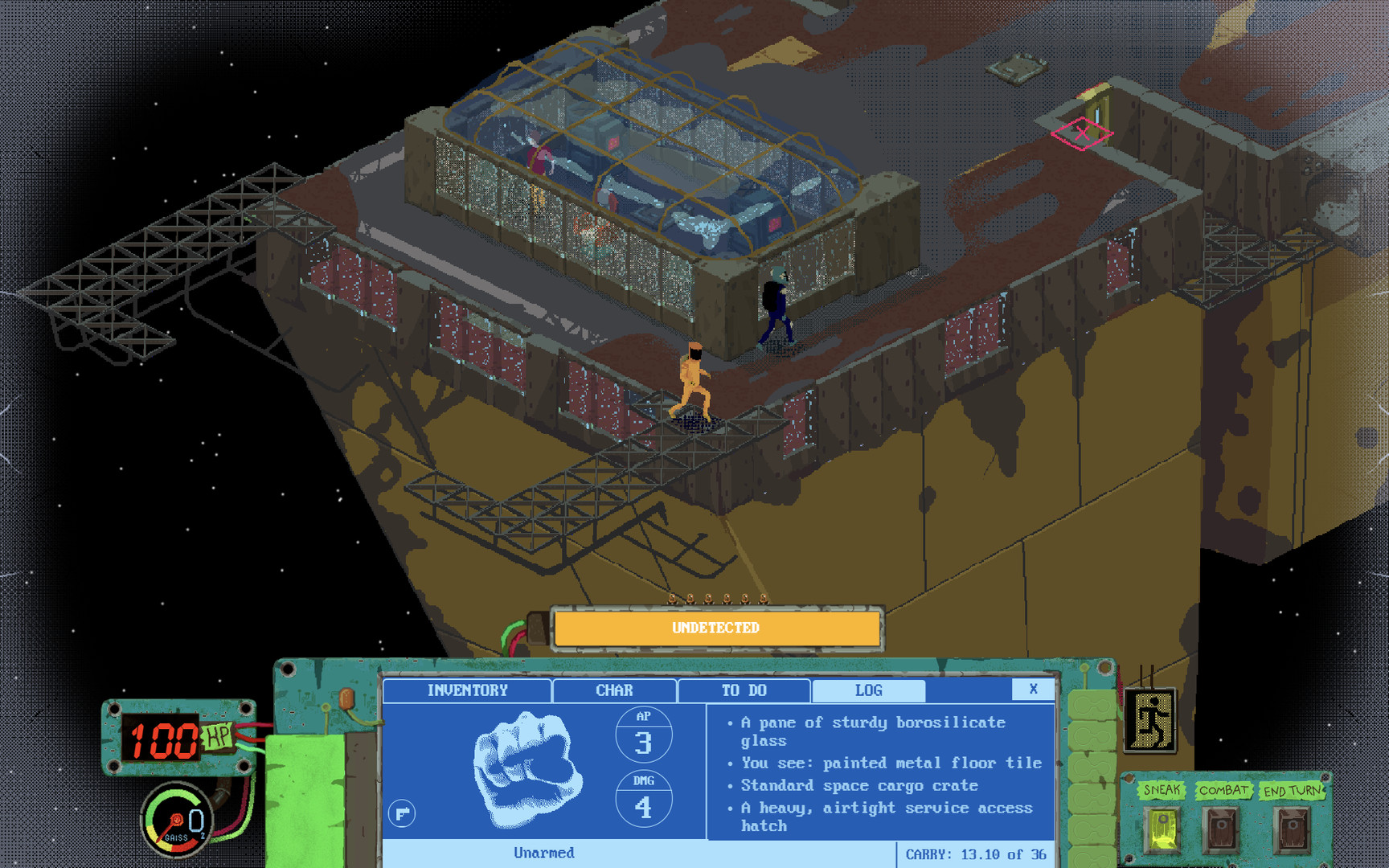Switch to the INVENTORY tab
Viewport: 1389px width, 868px height.
(468, 690)
